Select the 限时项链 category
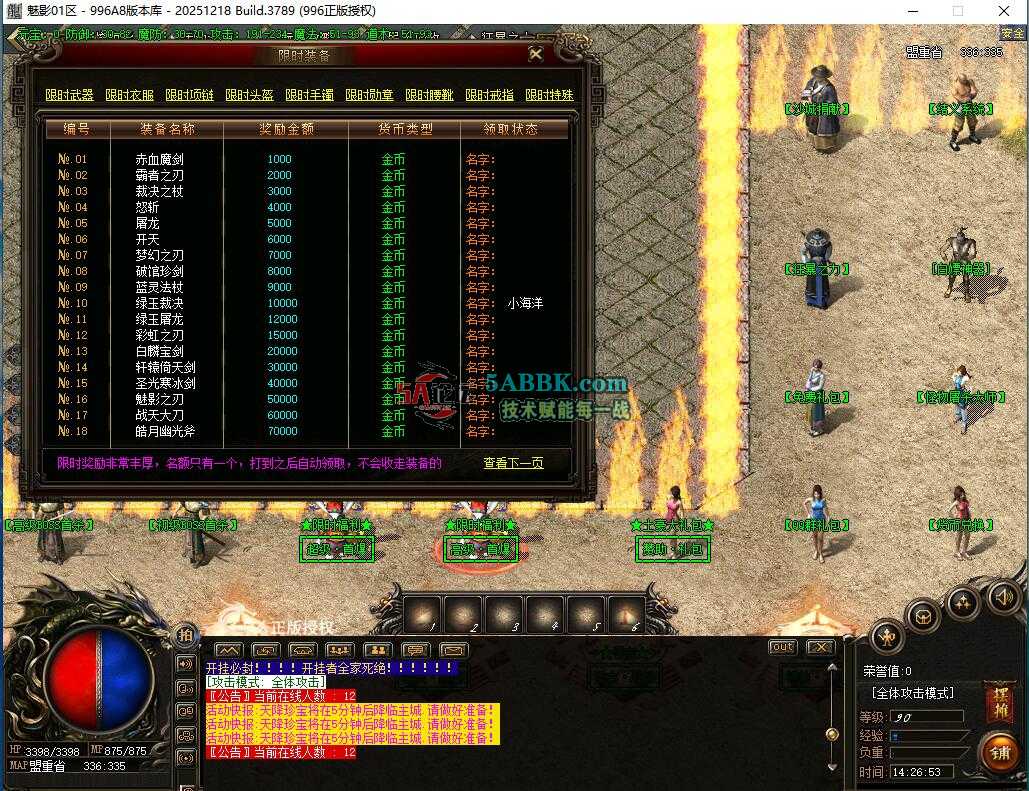Image resolution: width=1029 pixels, height=791 pixels. [189, 95]
